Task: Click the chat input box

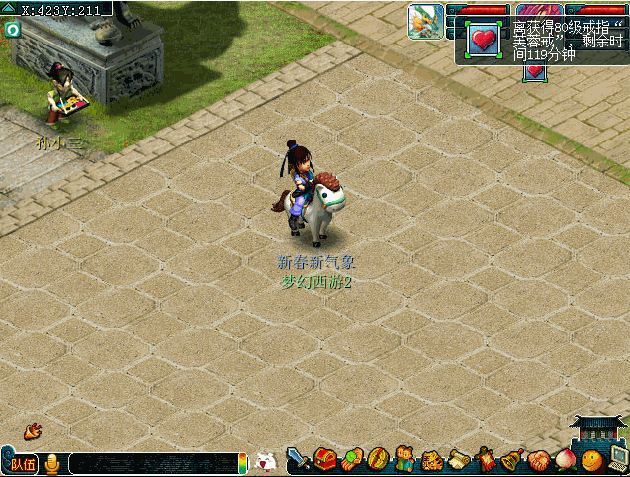Action: (152, 464)
